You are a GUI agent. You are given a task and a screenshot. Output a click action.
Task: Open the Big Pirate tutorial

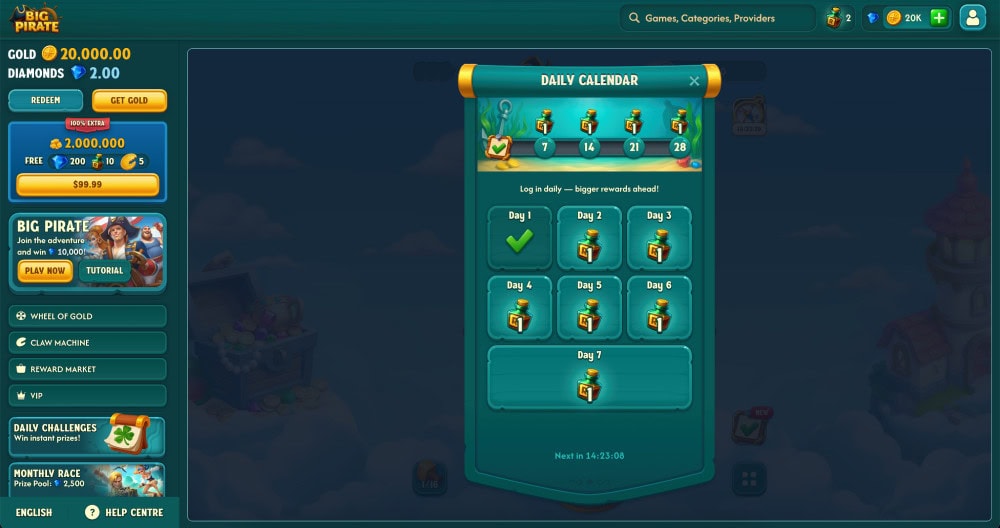[104, 271]
